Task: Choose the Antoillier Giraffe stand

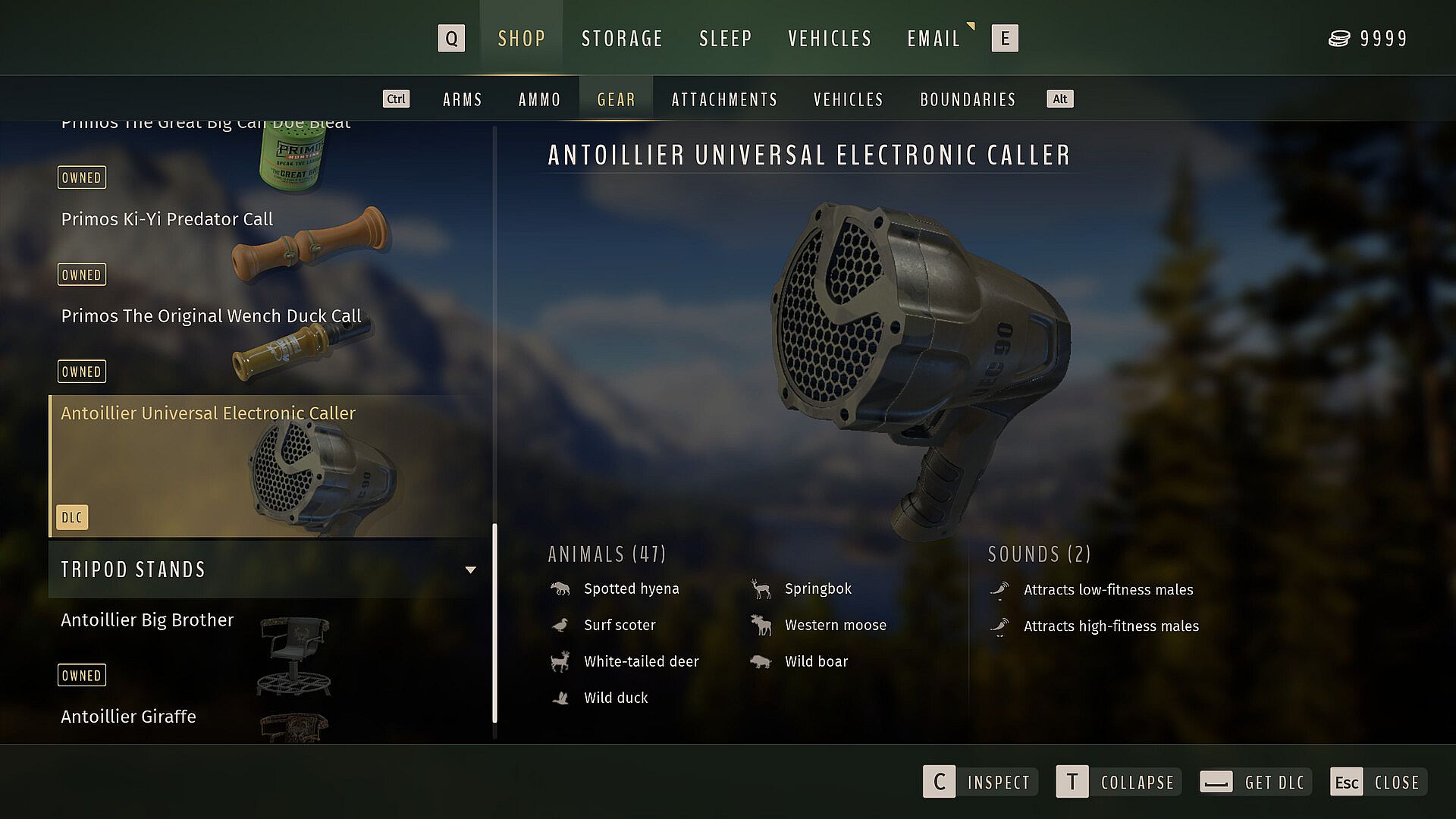Action: [128, 717]
